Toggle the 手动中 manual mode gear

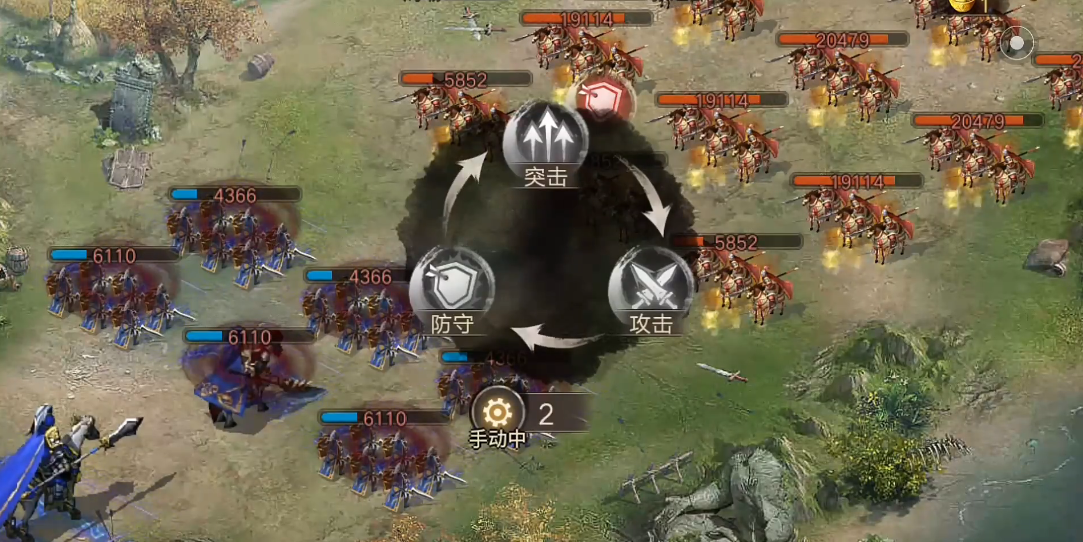click(495, 411)
